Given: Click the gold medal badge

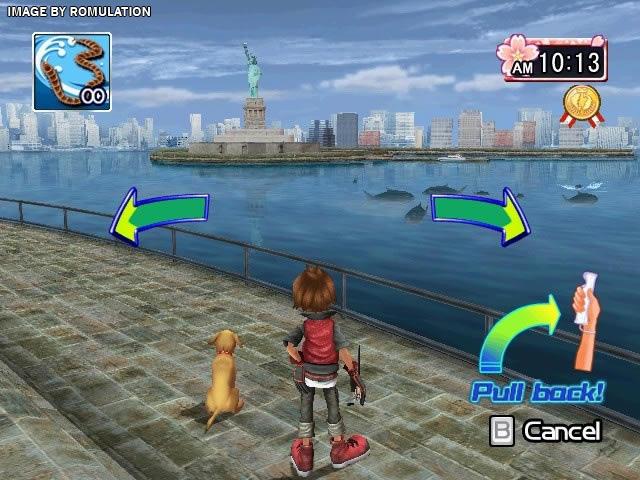Looking at the screenshot, I should [579, 104].
